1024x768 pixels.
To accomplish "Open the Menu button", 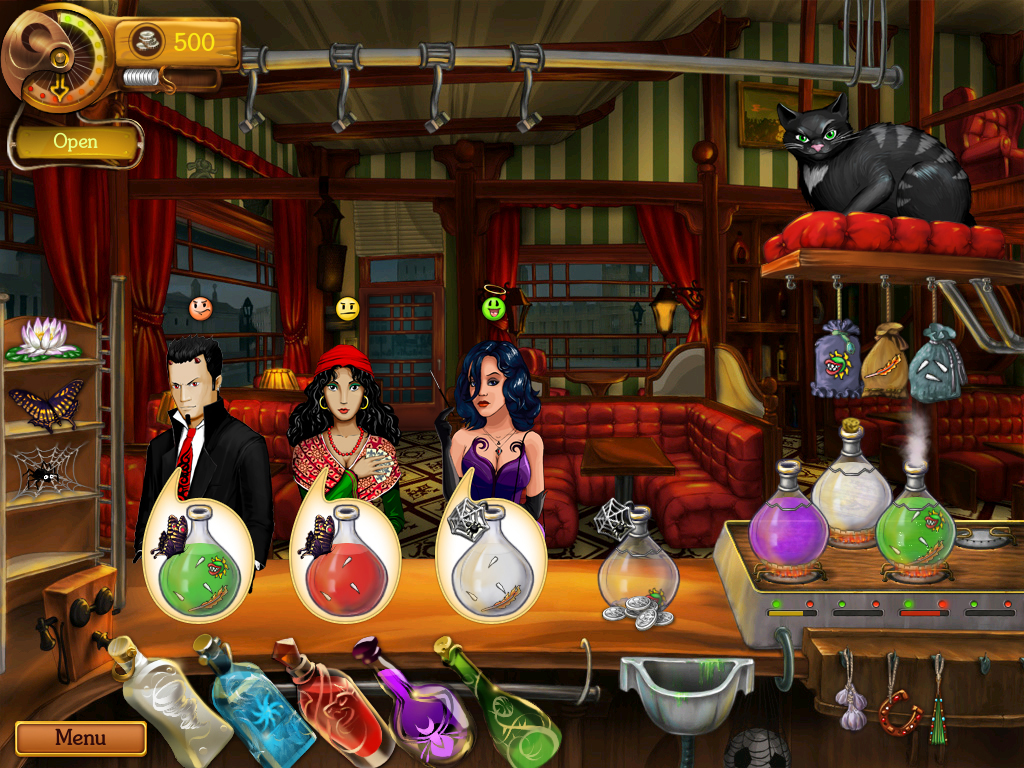I will [x=80, y=739].
